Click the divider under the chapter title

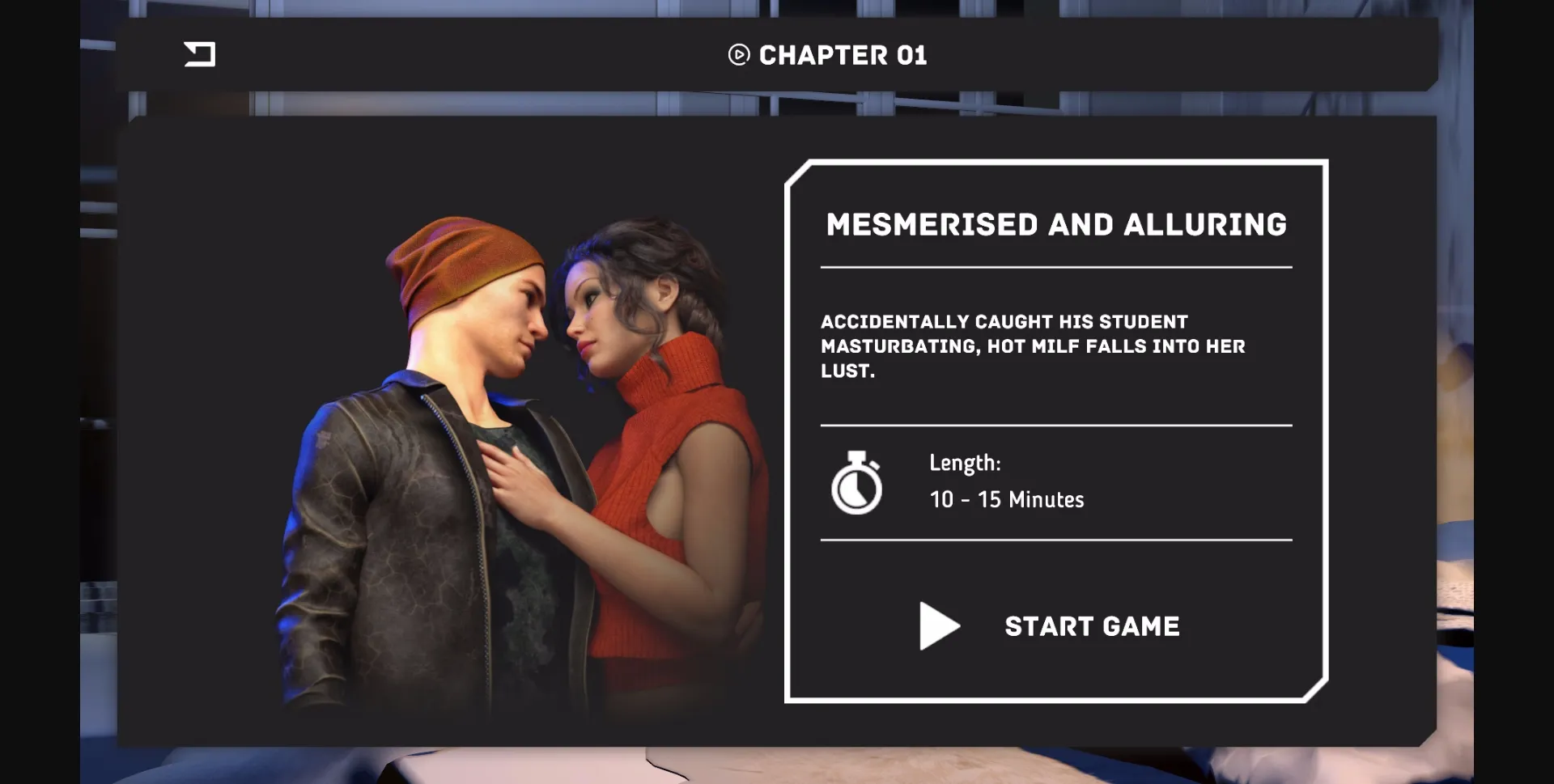point(1056,265)
